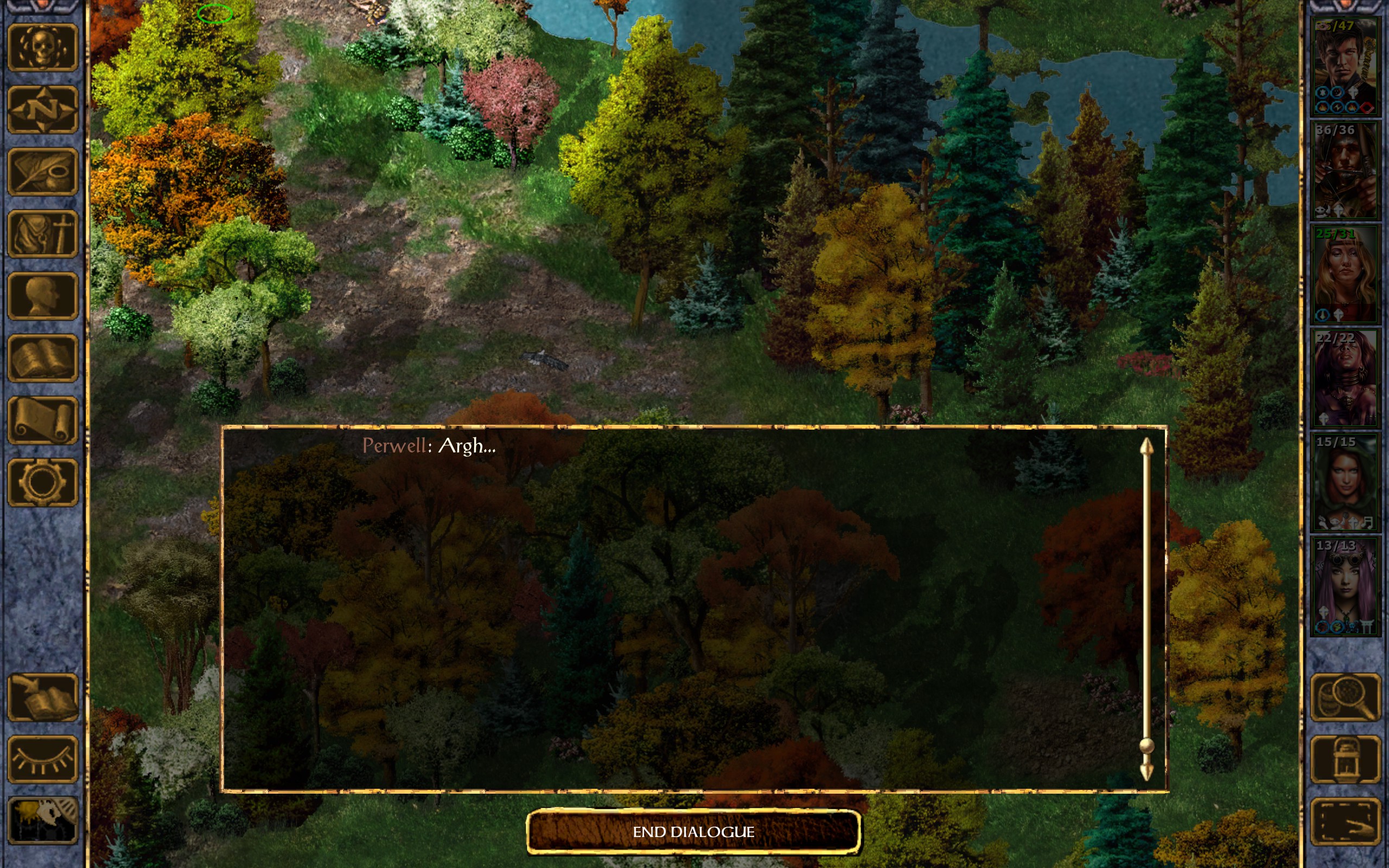The image size is (1389, 868).
Task: Open the journal quill icon
Action: coord(42,171)
